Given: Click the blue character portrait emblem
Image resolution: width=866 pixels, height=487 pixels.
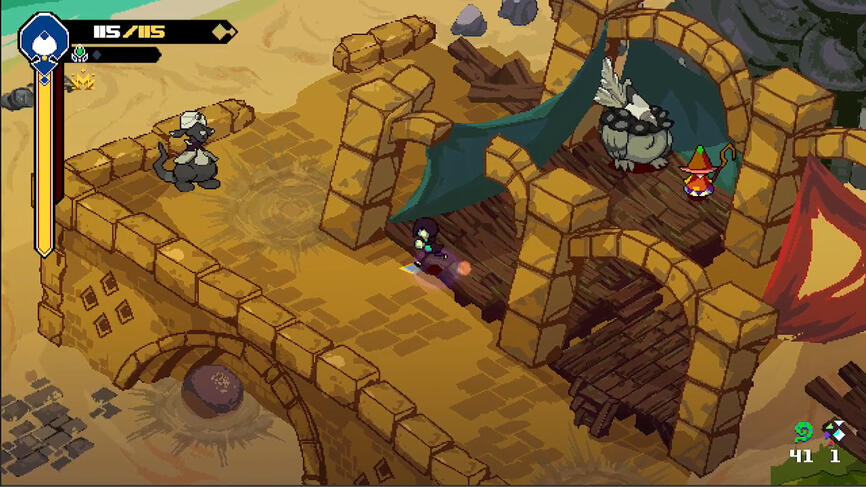Looking at the screenshot, I should [x=44, y=37].
